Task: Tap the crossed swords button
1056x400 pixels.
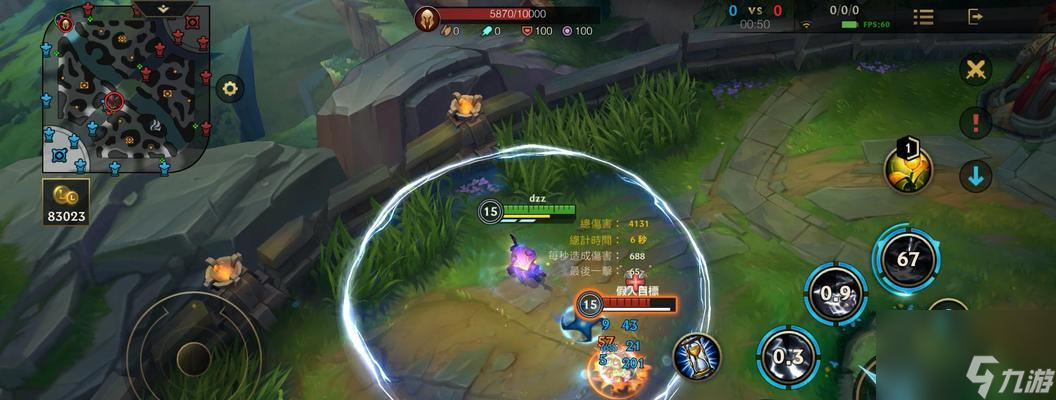Action: [975, 70]
